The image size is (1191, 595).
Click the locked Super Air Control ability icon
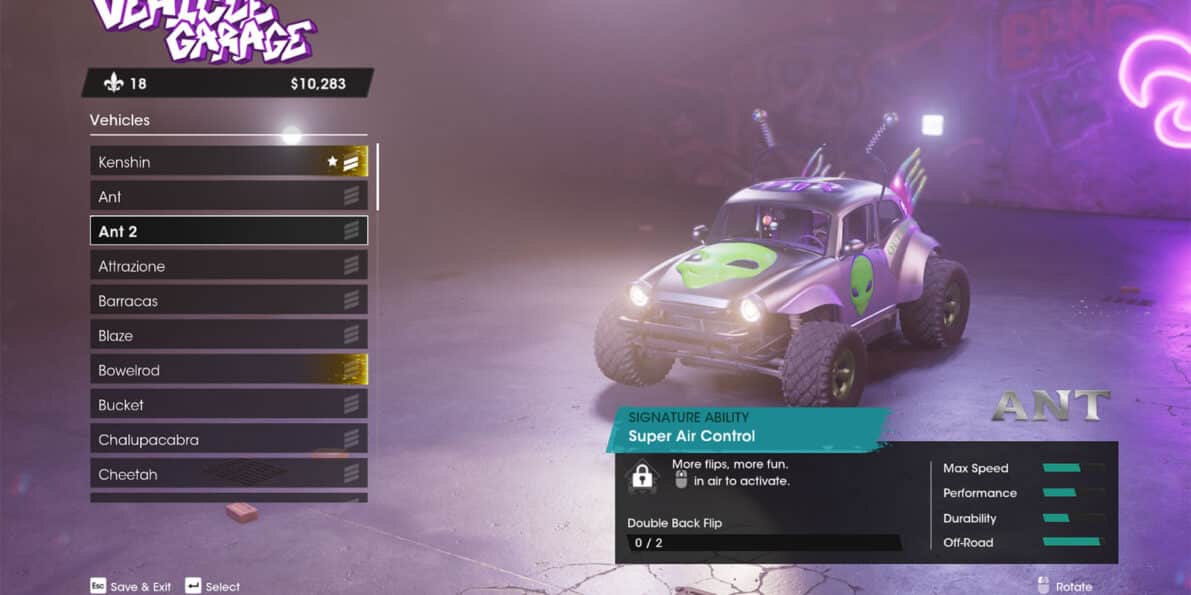(642, 477)
